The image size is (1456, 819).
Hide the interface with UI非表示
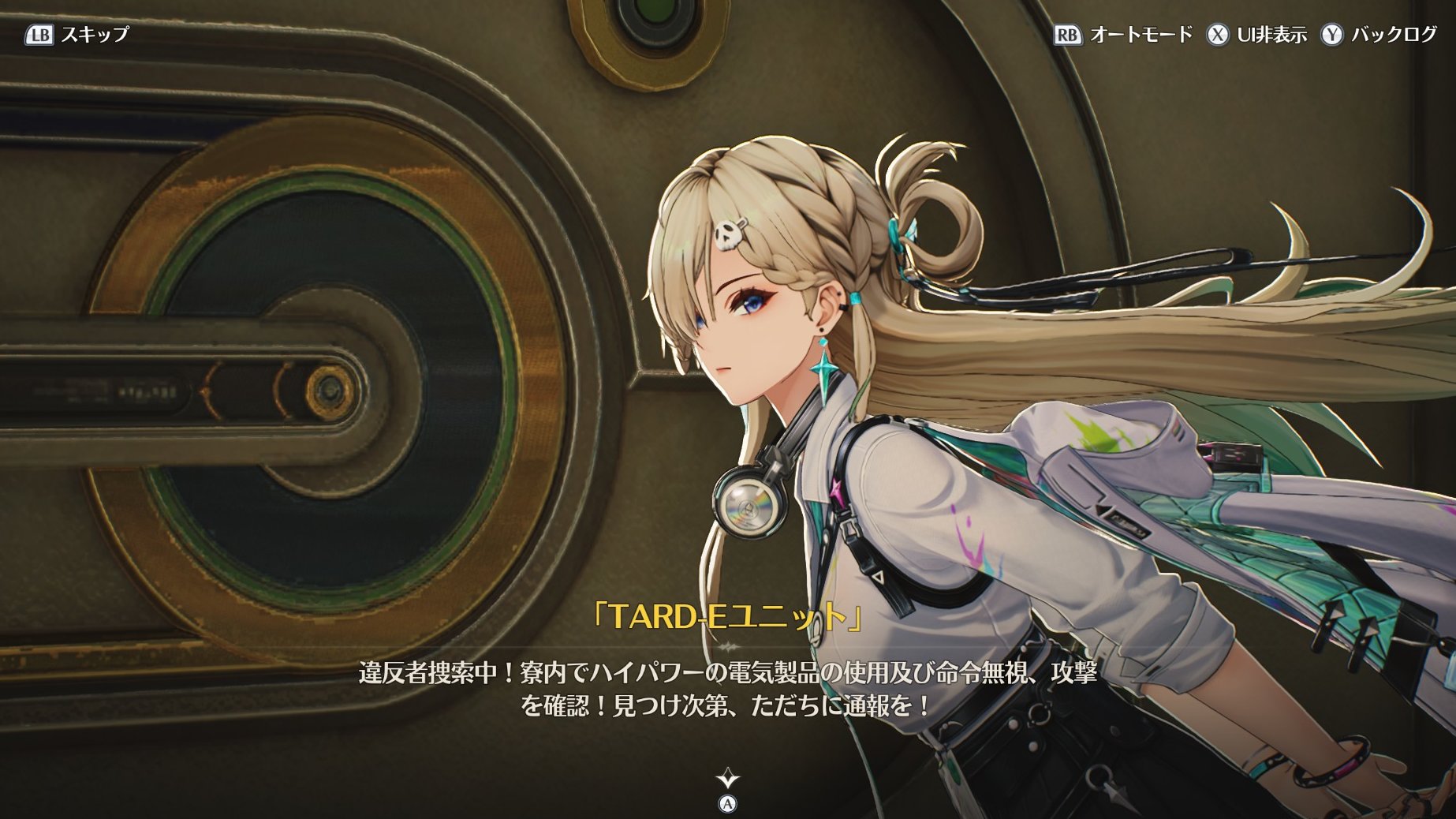pyautogui.click(x=1256, y=35)
